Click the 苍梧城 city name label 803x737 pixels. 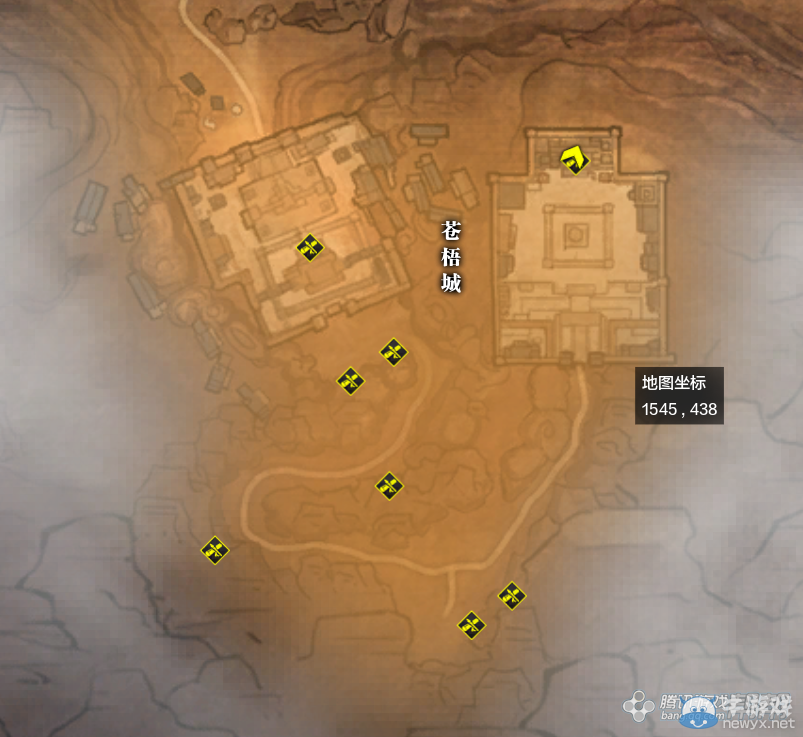click(451, 257)
